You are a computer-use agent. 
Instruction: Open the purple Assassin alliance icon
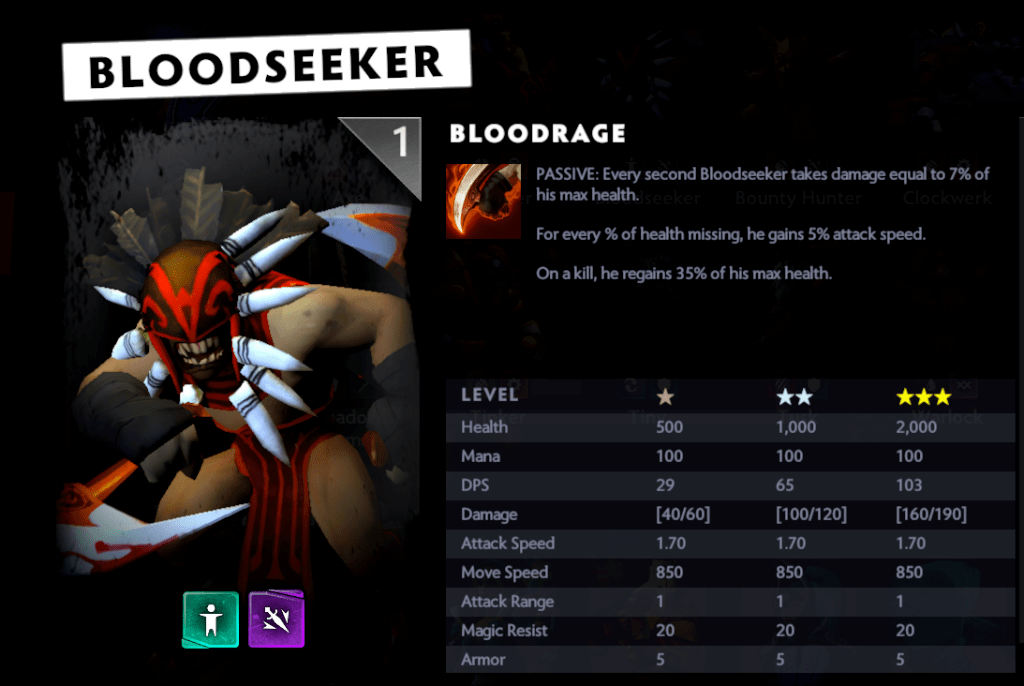276,620
